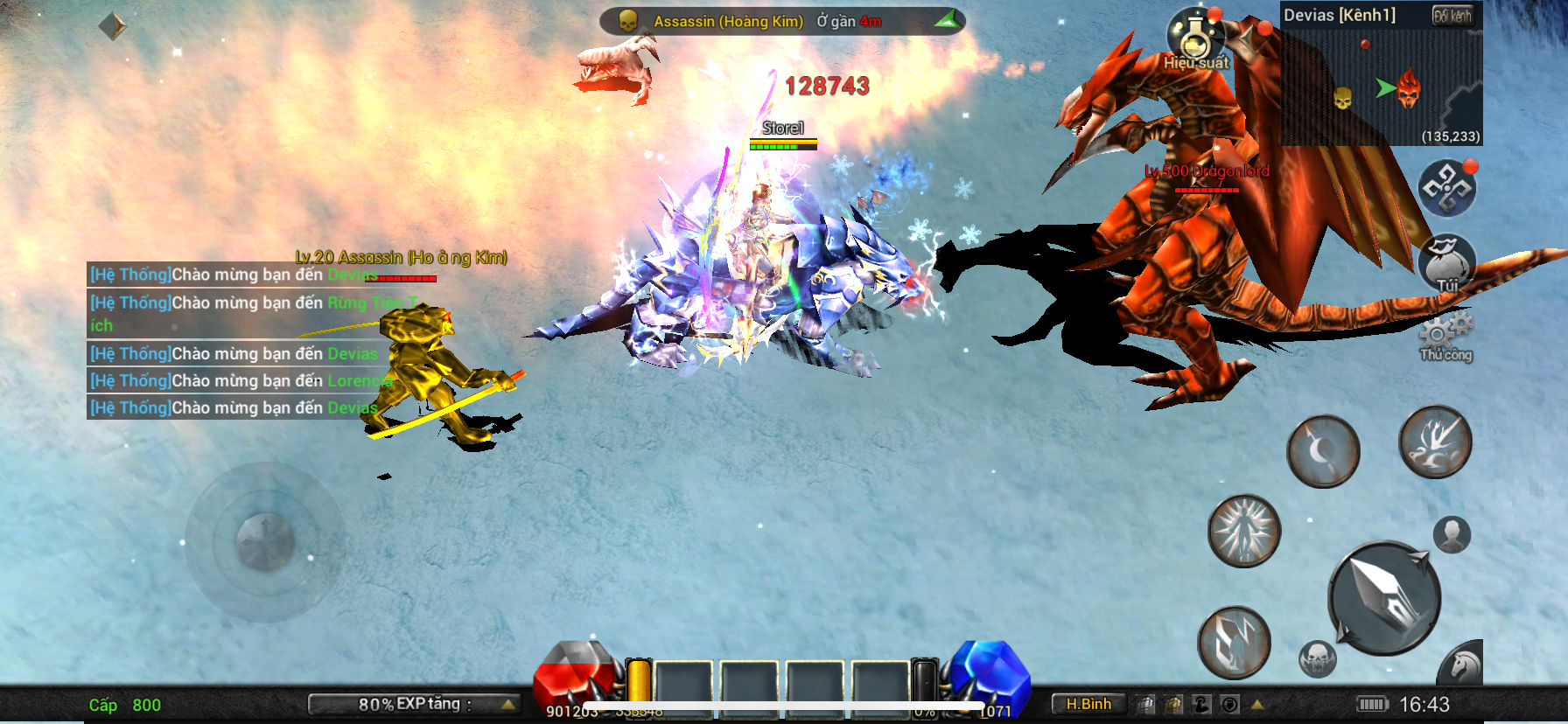Open the Hiệu suất potion menu
The width and height of the screenshot is (1568, 724).
[1195, 39]
